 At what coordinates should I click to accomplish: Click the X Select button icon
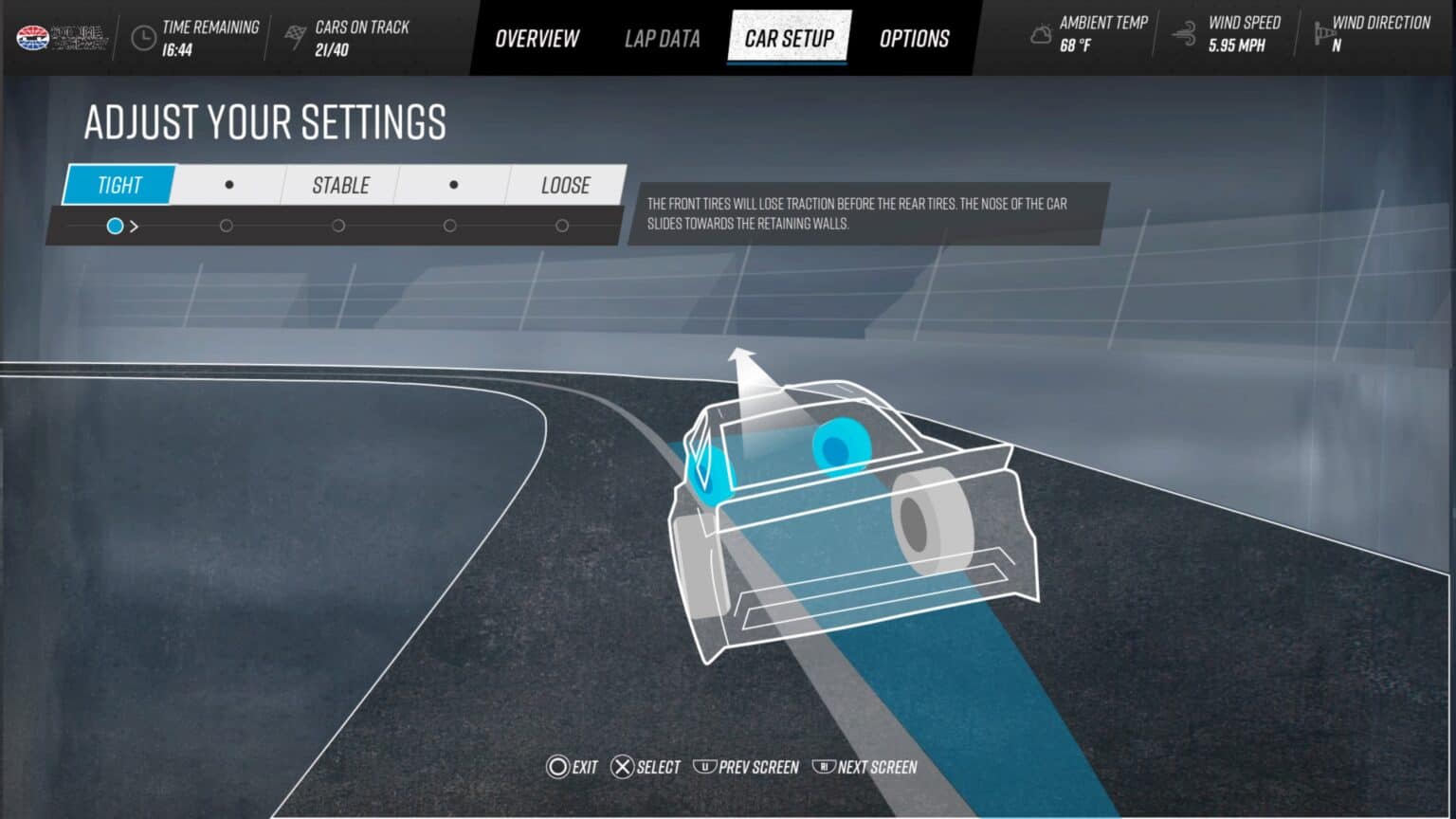(623, 767)
